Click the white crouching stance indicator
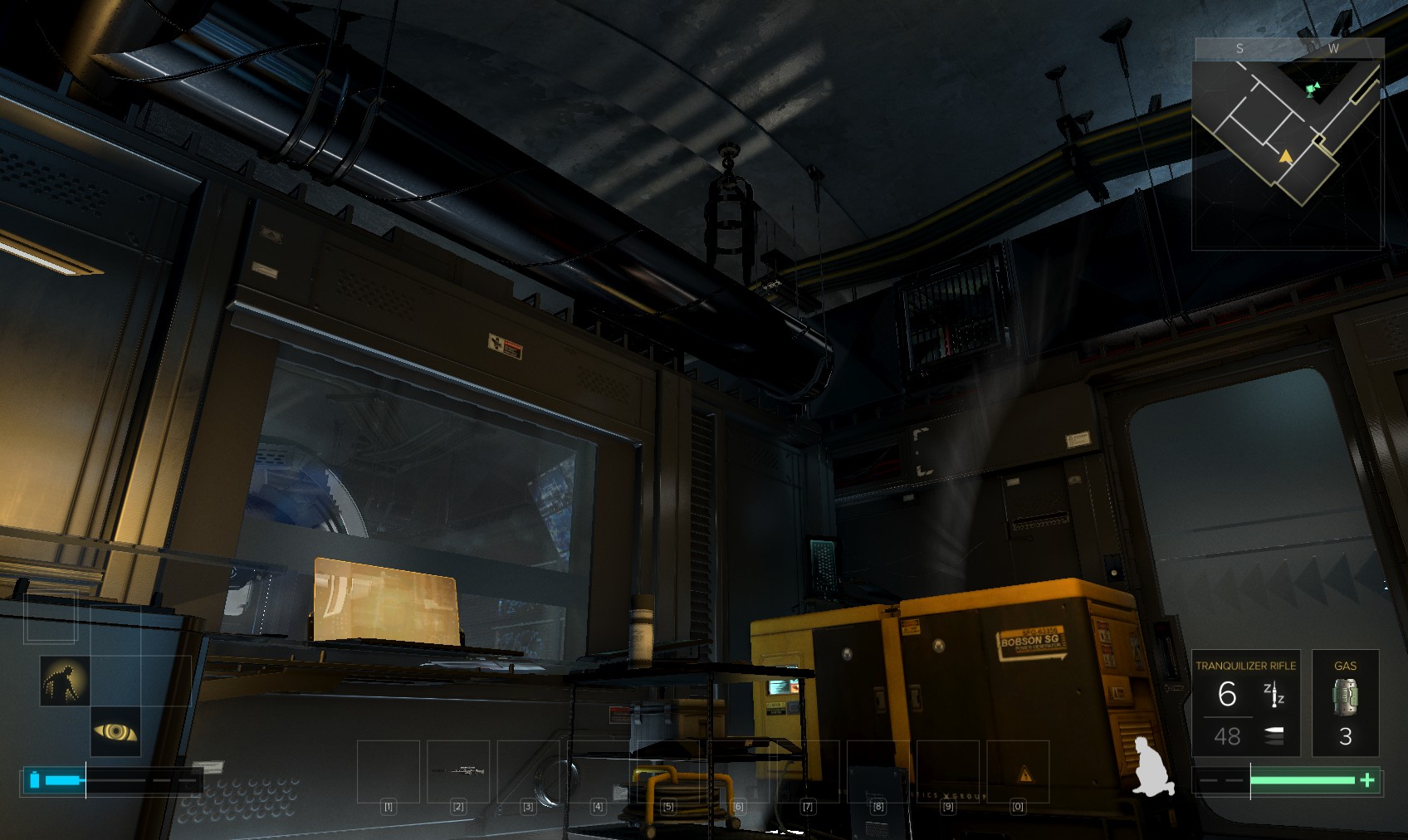 coord(1153,767)
